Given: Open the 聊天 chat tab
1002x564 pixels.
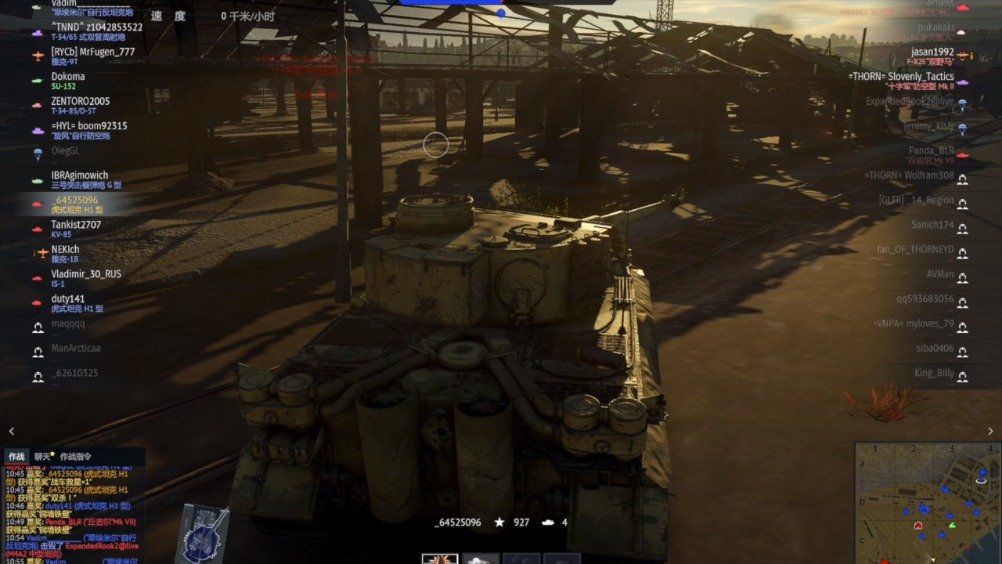Looking at the screenshot, I should pyautogui.click(x=43, y=456).
